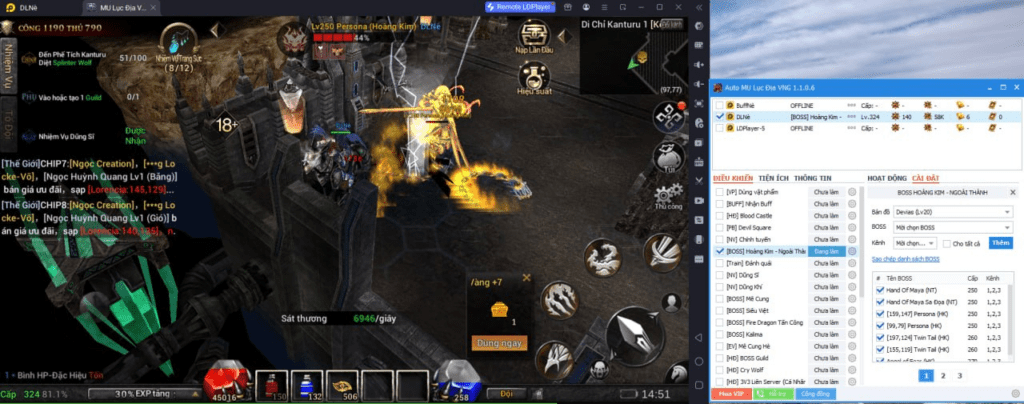Toggle the Blood Castle task checkbox
The height and width of the screenshot is (404, 1024).
pos(720,214)
